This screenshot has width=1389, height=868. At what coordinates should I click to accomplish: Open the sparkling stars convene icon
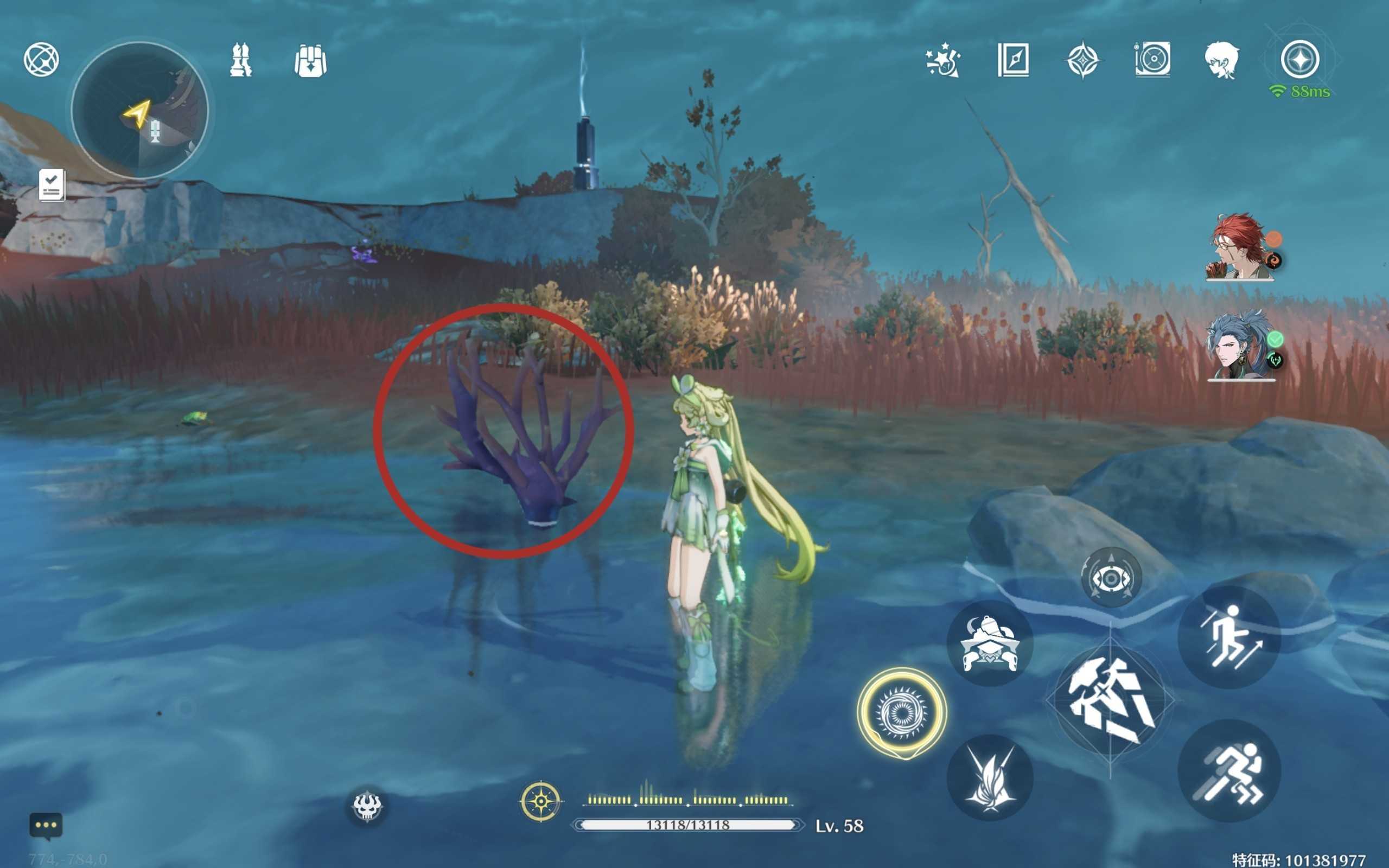pos(943,60)
